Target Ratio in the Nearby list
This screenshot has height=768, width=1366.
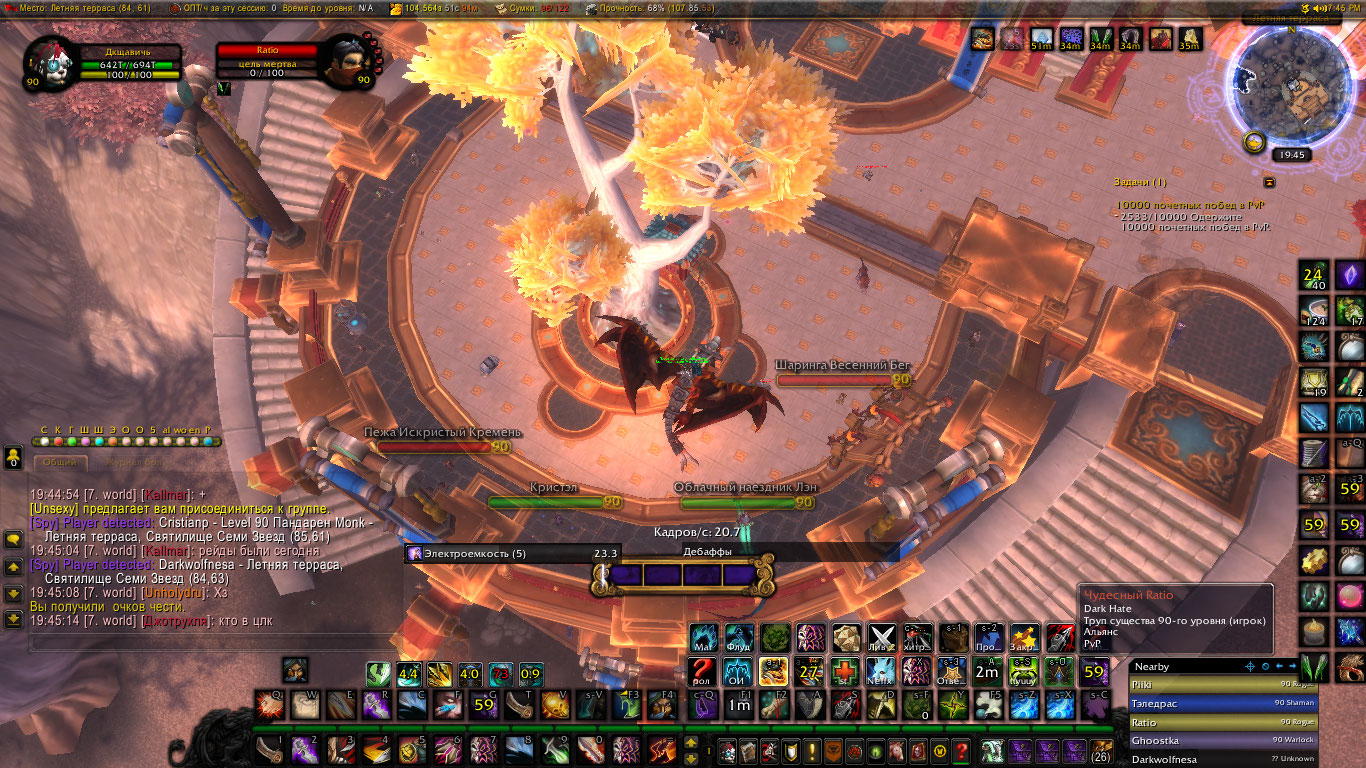coord(1222,722)
